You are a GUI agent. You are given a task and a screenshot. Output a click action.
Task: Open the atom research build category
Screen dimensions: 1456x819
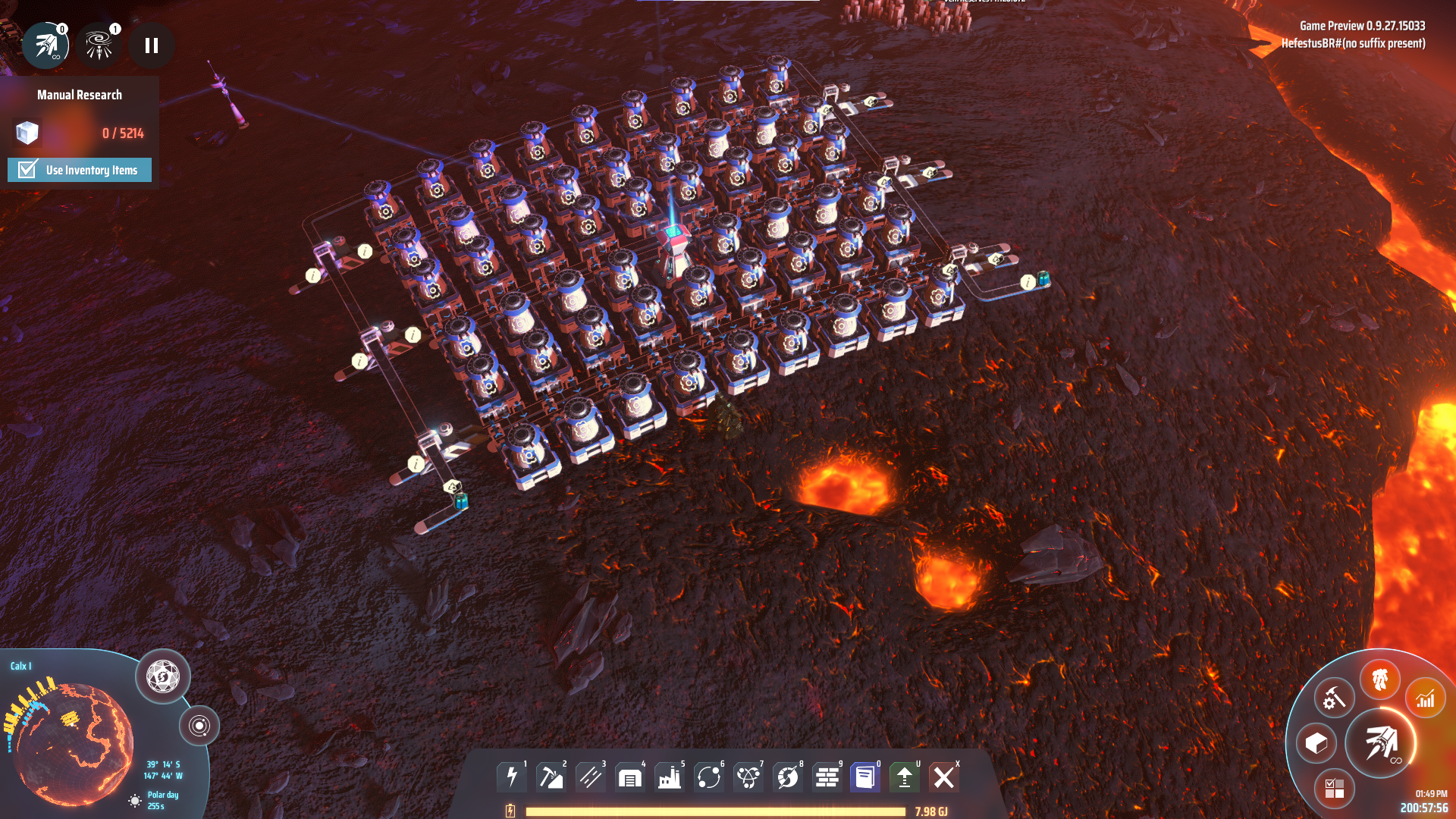point(748,777)
